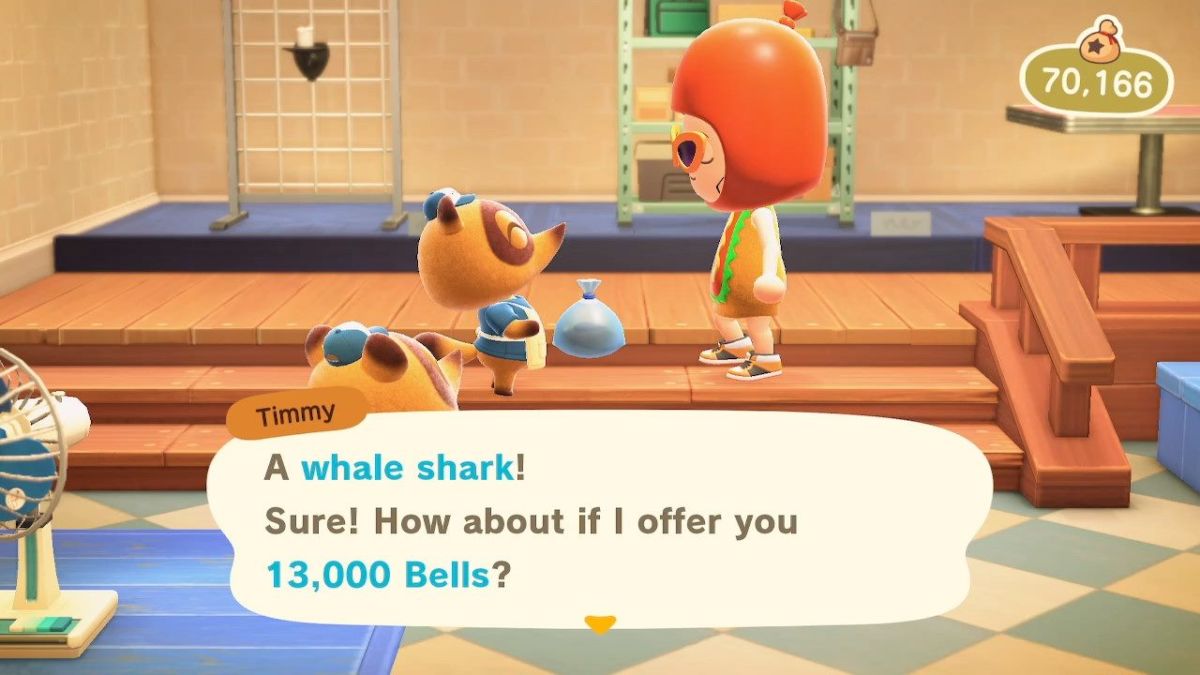Advance dialogue with the yellow continue arrow
The image size is (1200, 675).
coord(599,624)
